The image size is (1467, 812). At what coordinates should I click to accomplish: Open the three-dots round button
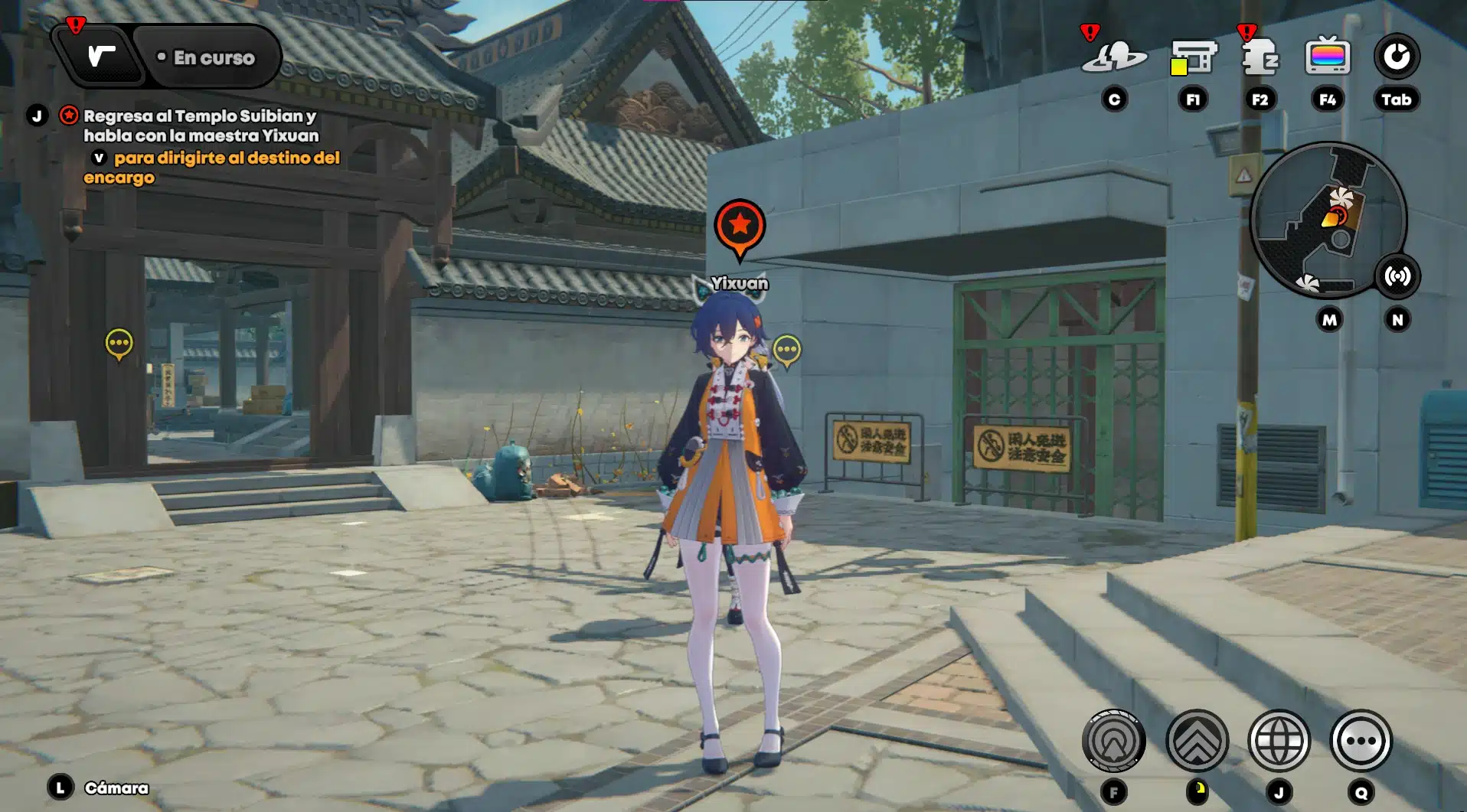[1361, 741]
